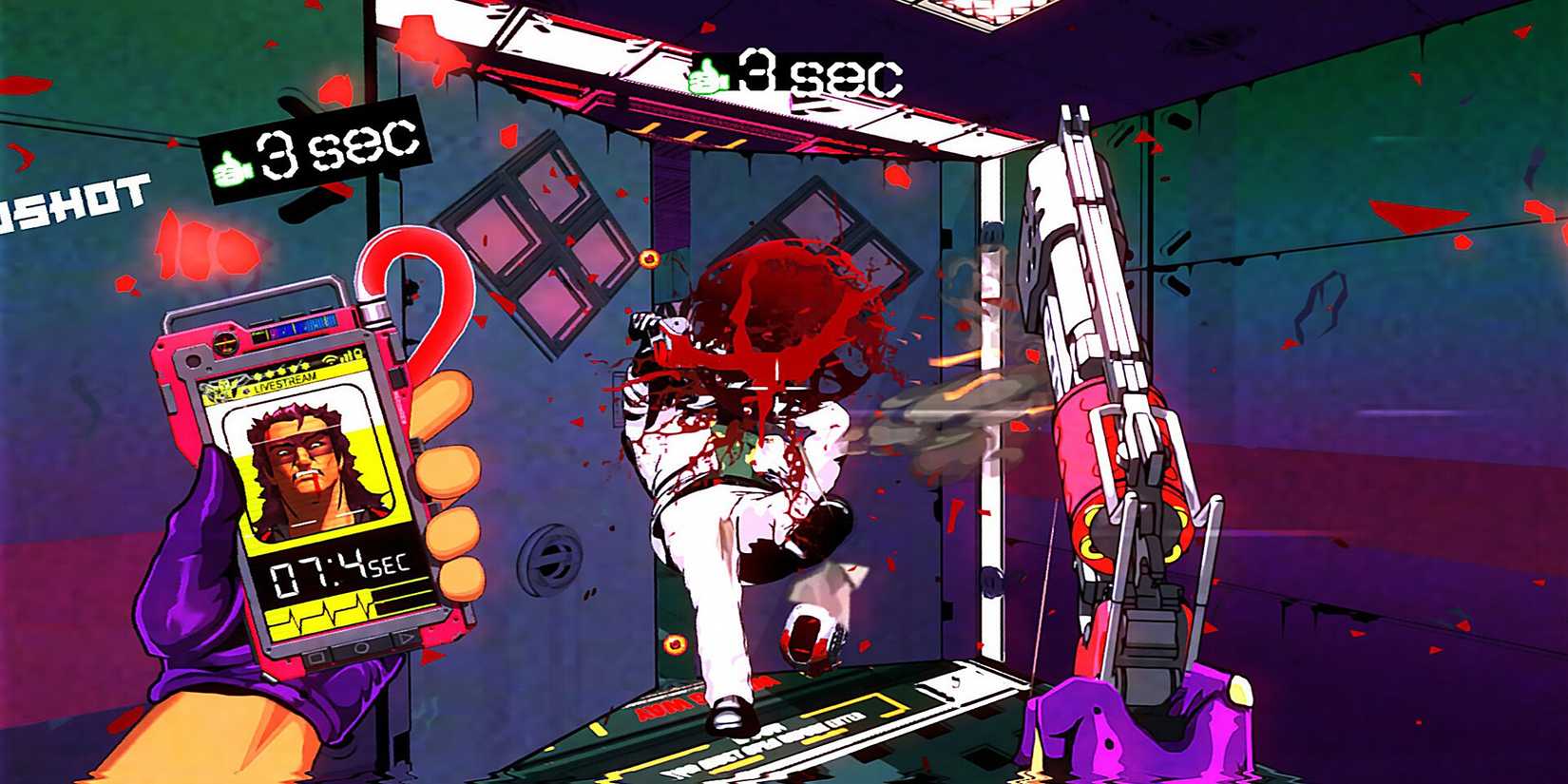Tap the compass dial above the phone screen
Viewport: 1568px width, 784px height.
pos(225,344)
